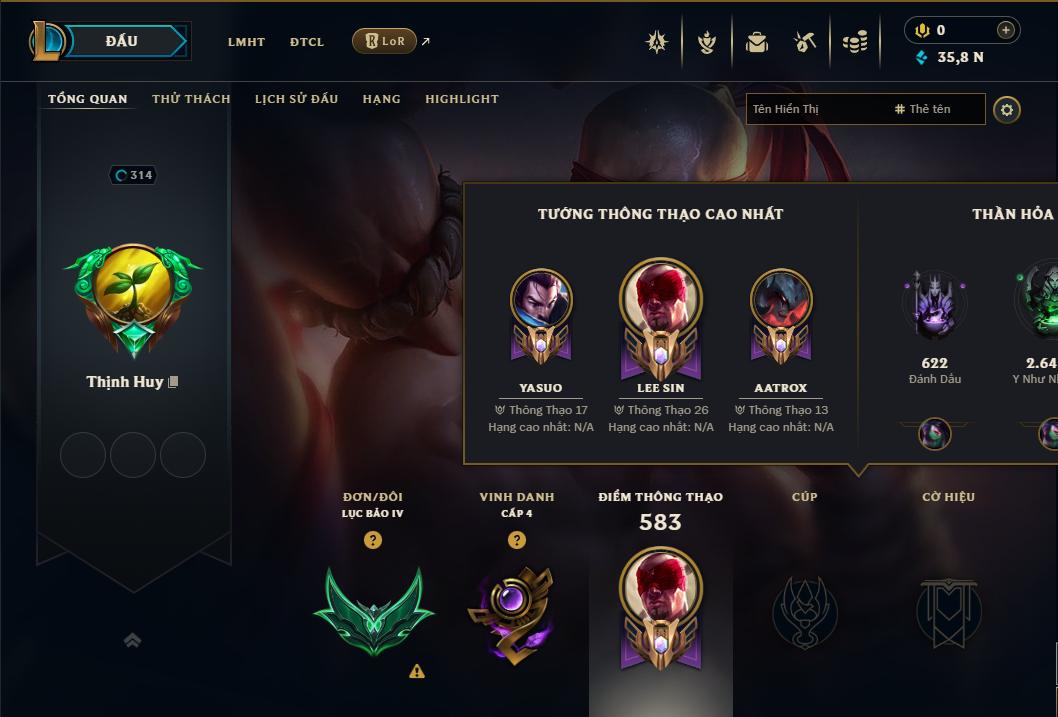Add currency with the plus button

click(x=1005, y=30)
